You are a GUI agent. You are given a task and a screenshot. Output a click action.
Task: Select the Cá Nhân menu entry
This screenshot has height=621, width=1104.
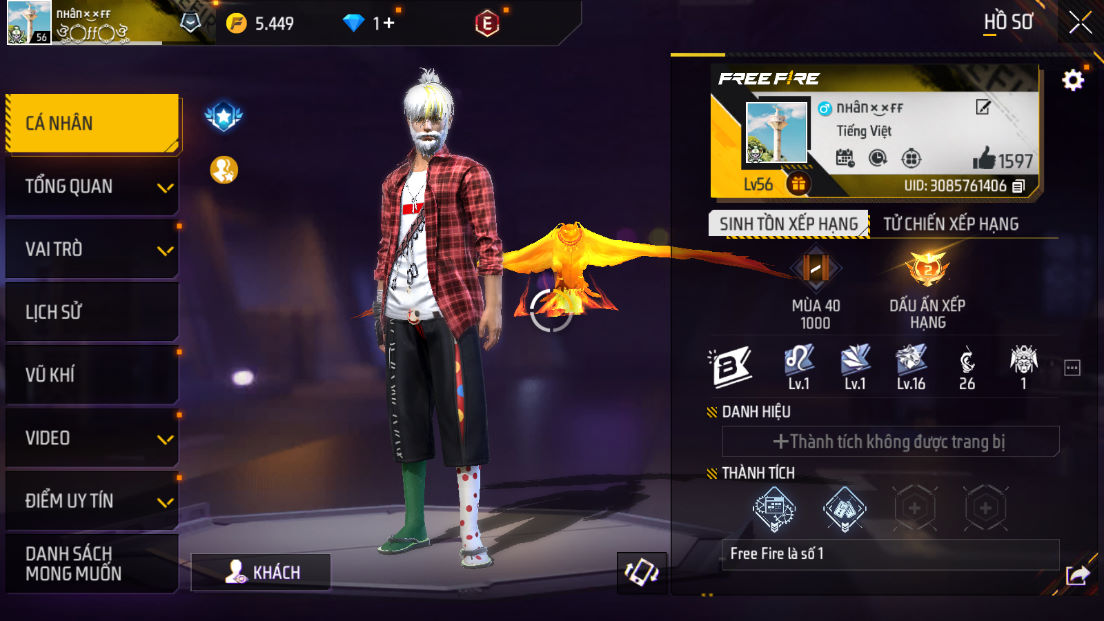click(92, 124)
